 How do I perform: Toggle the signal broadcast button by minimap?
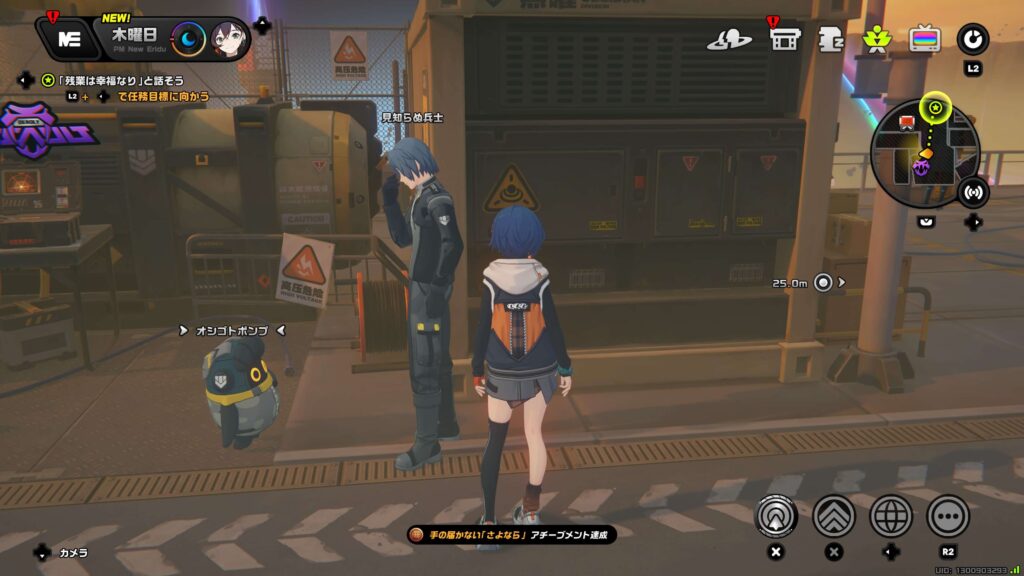tap(973, 191)
